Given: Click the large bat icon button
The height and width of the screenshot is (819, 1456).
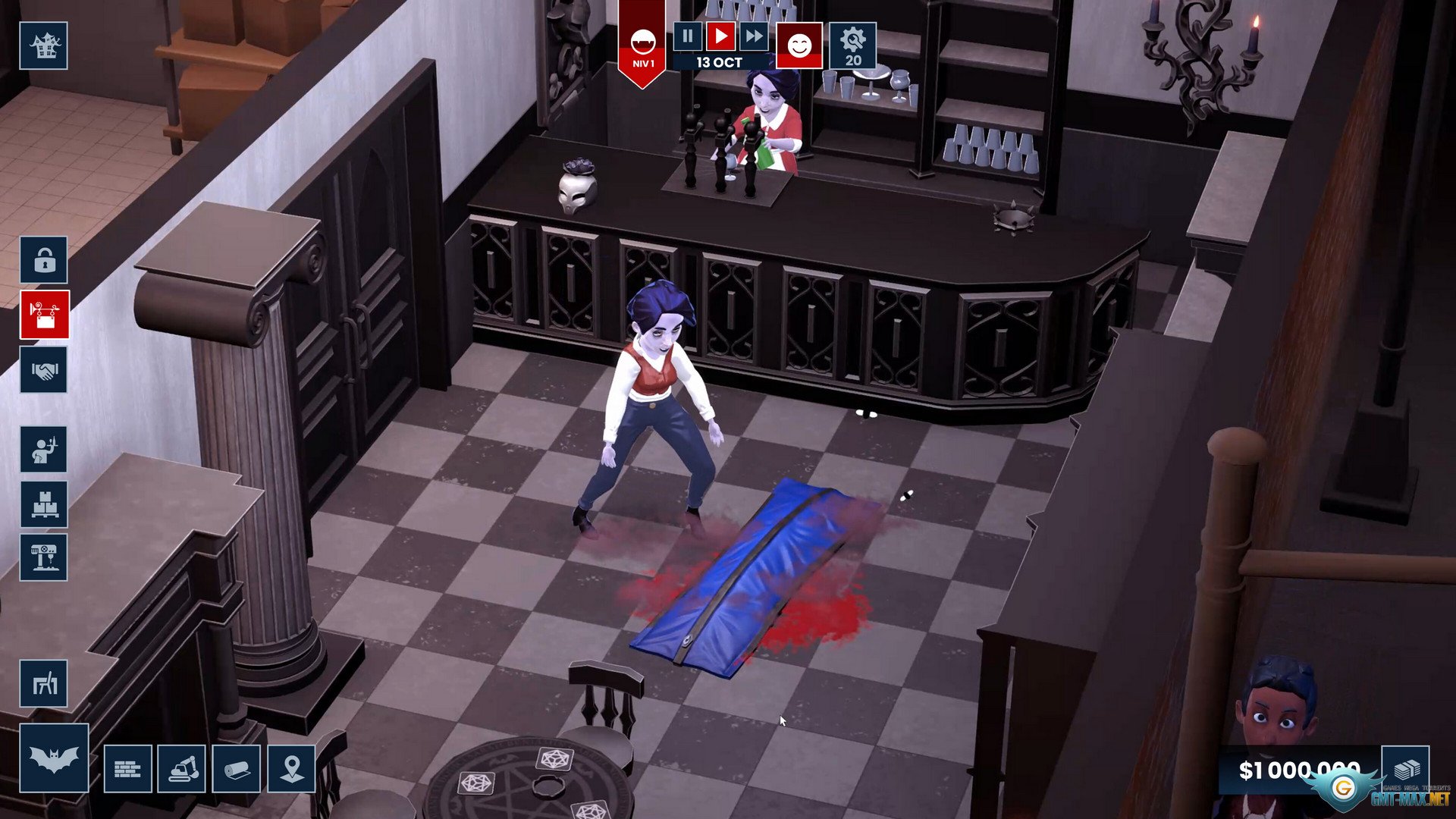Looking at the screenshot, I should click(x=54, y=758).
